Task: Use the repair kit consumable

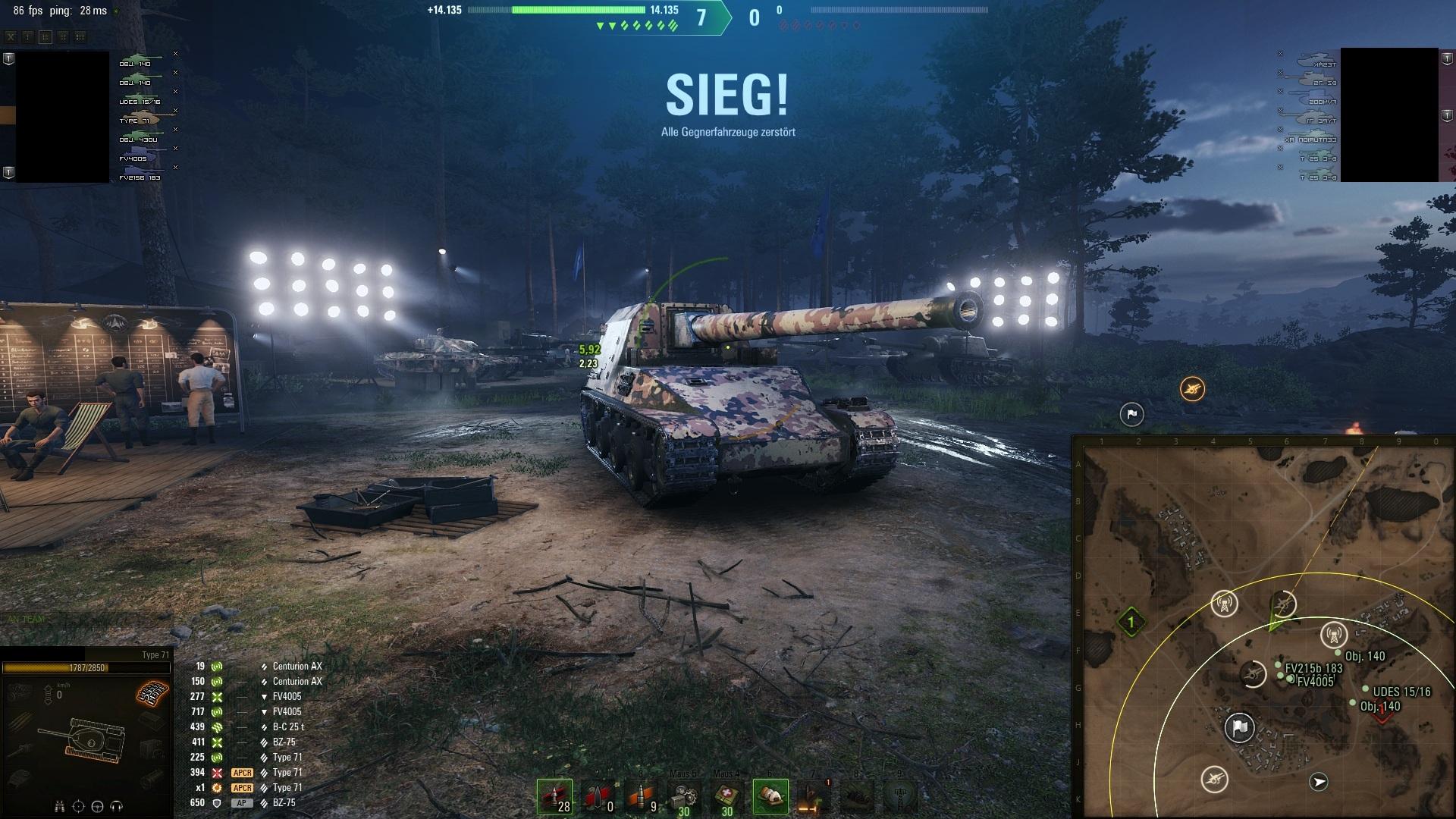Action: click(x=684, y=797)
